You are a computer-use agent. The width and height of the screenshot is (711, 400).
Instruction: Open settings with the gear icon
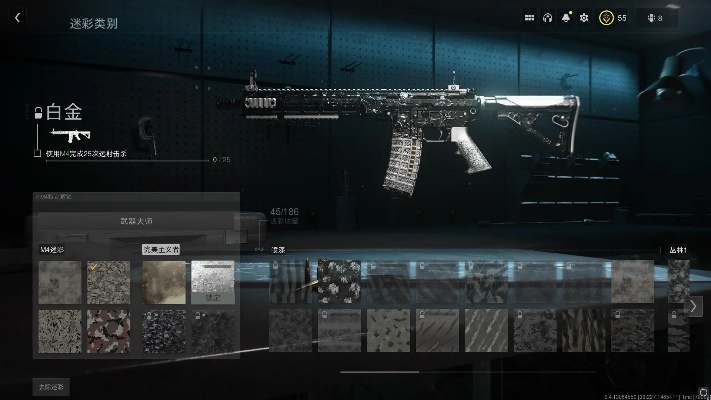(x=584, y=18)
